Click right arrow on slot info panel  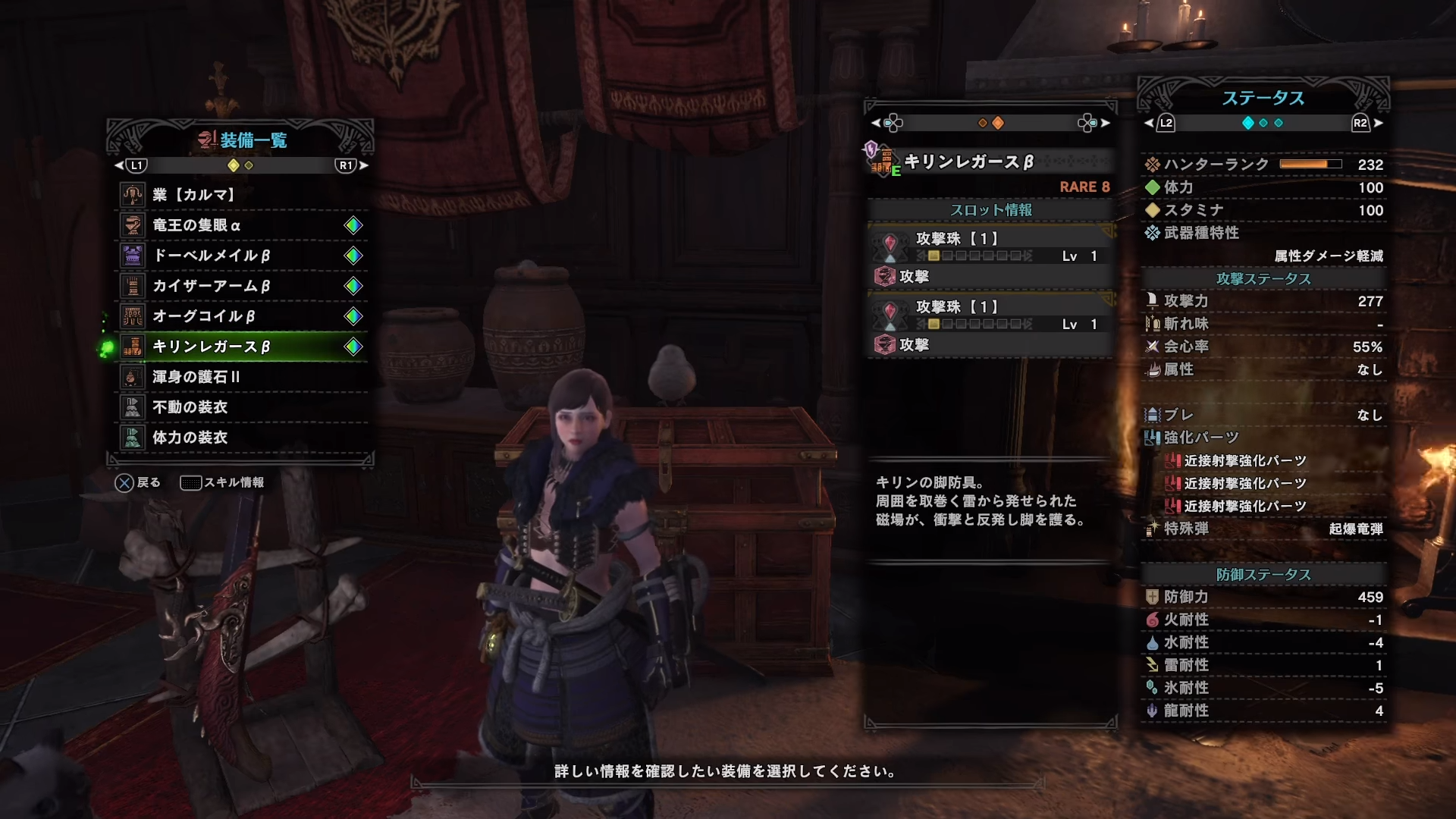(1106, 123)
